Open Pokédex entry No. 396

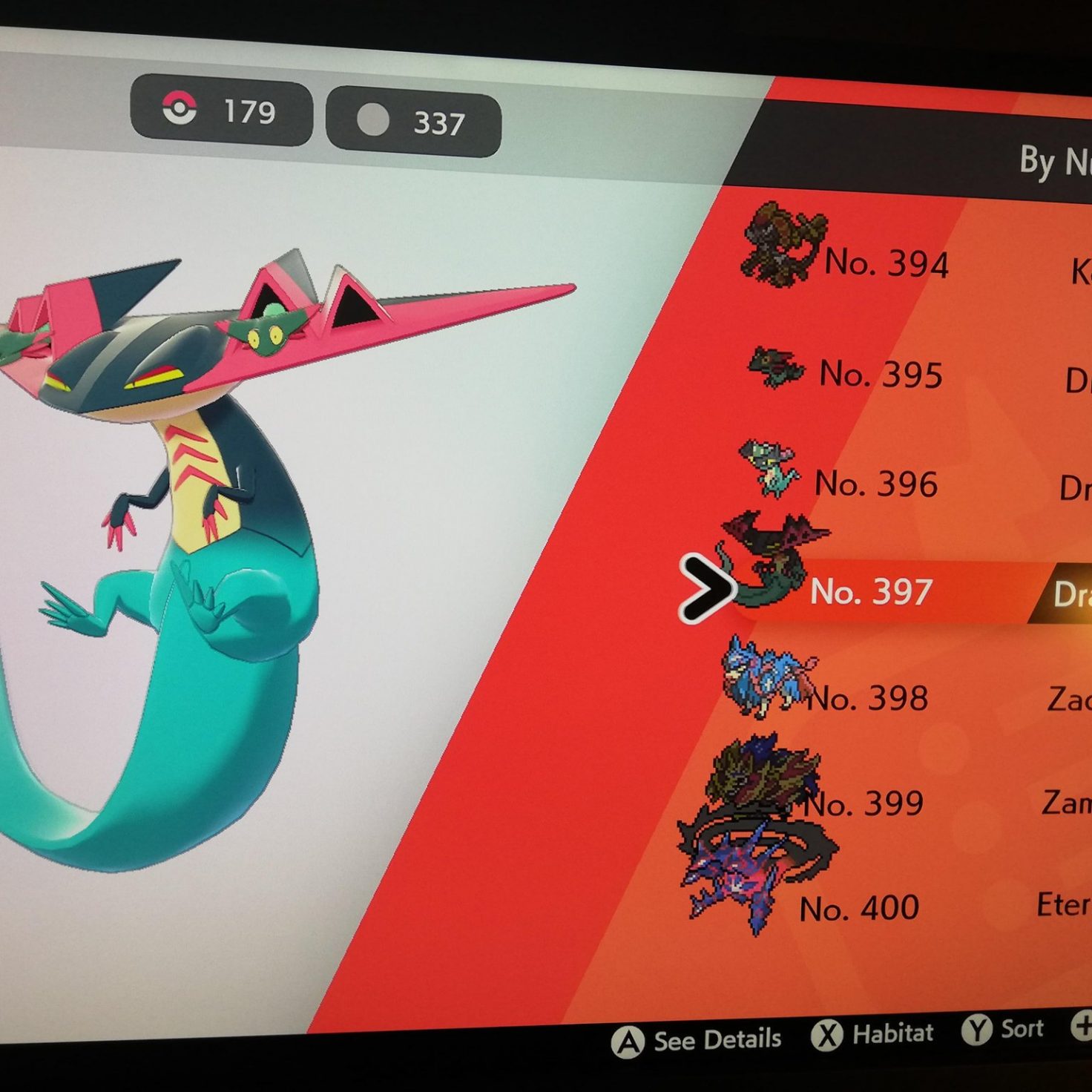tap(876, 484)
